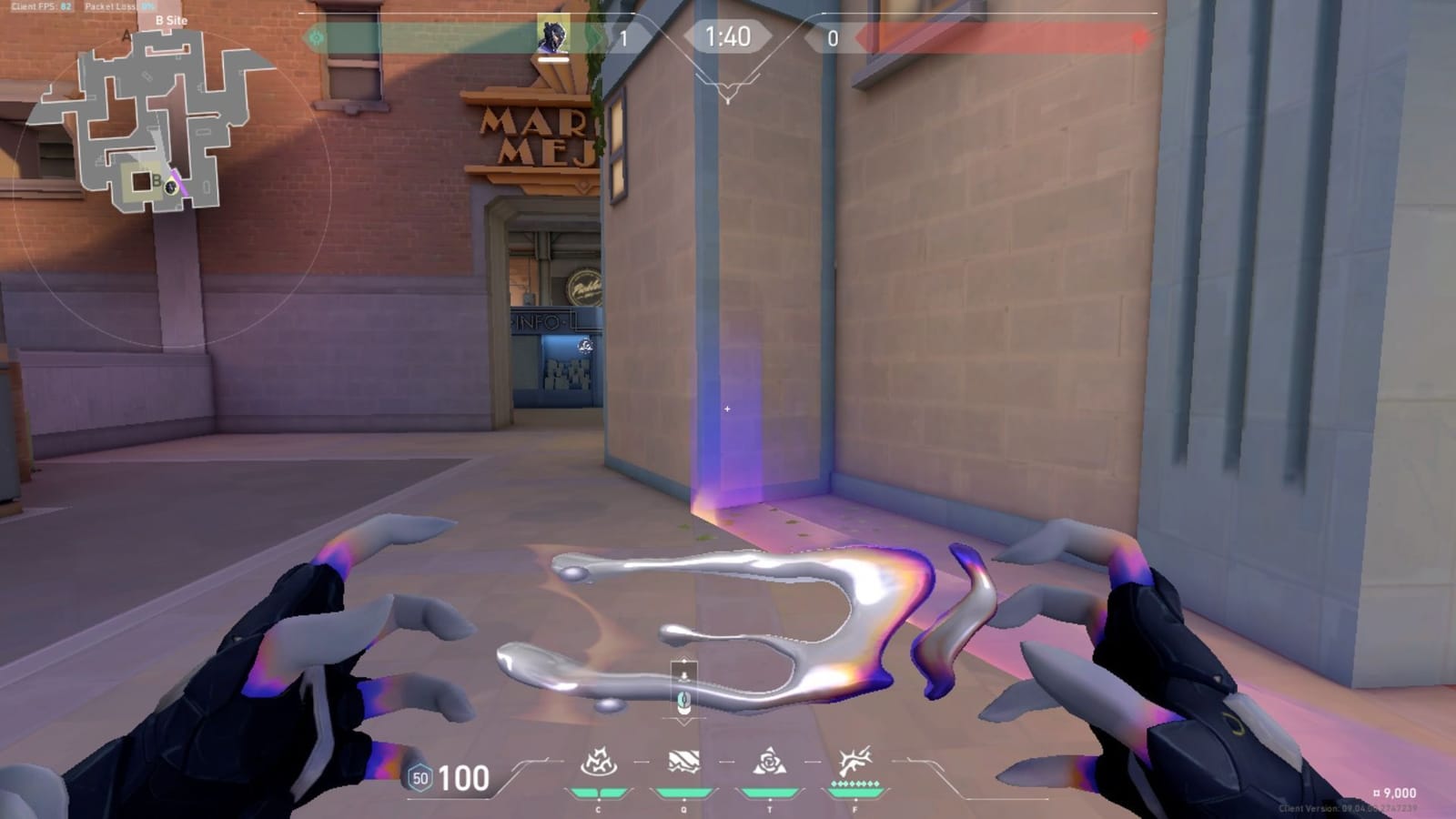
Task: Click the B site marker on the minimap
Action: pos(157,179)
